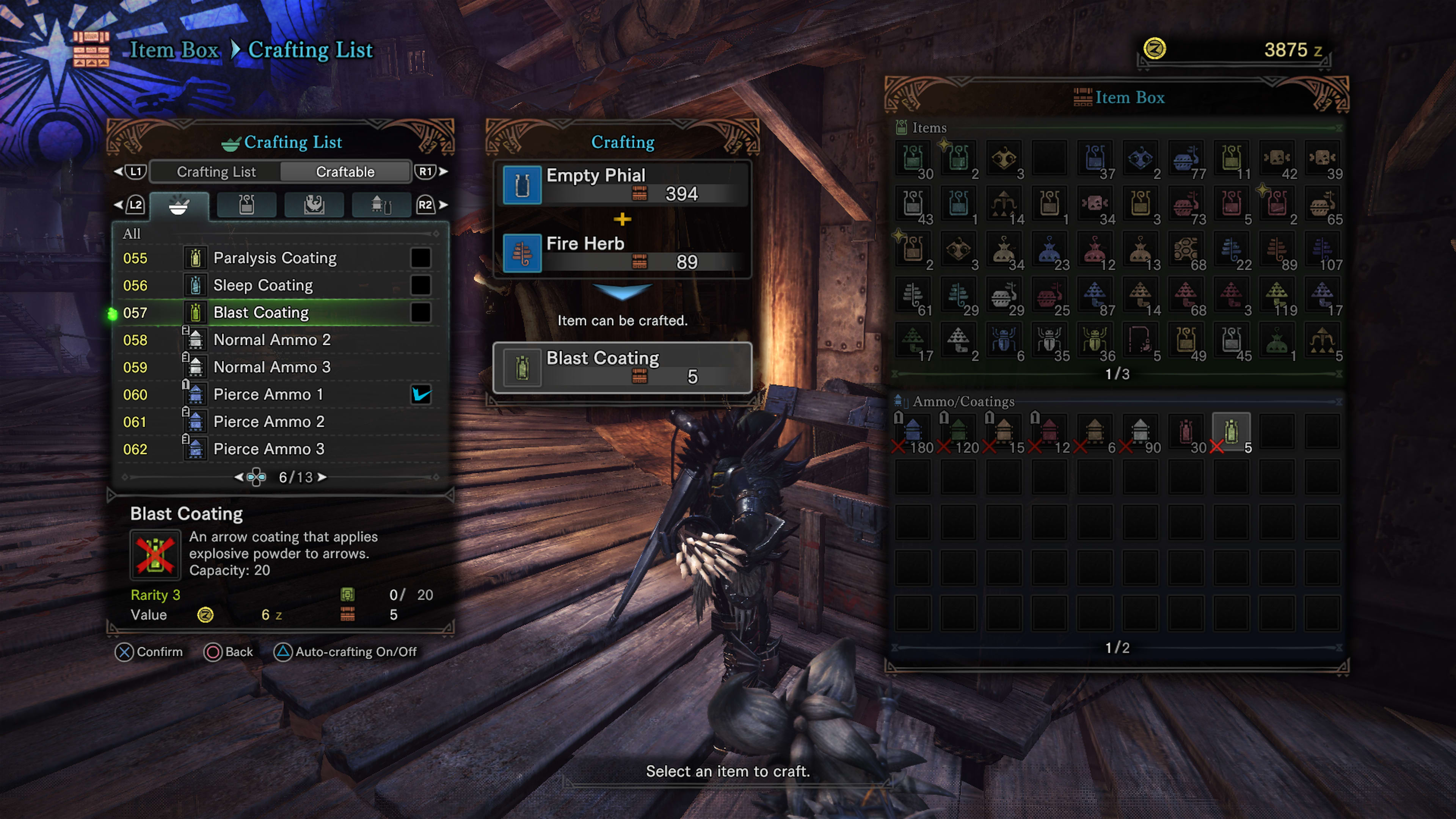Viewport: 1456px width, 819px height.
Task: Switch to the Crafting List tab
Action: pos(216,172)
